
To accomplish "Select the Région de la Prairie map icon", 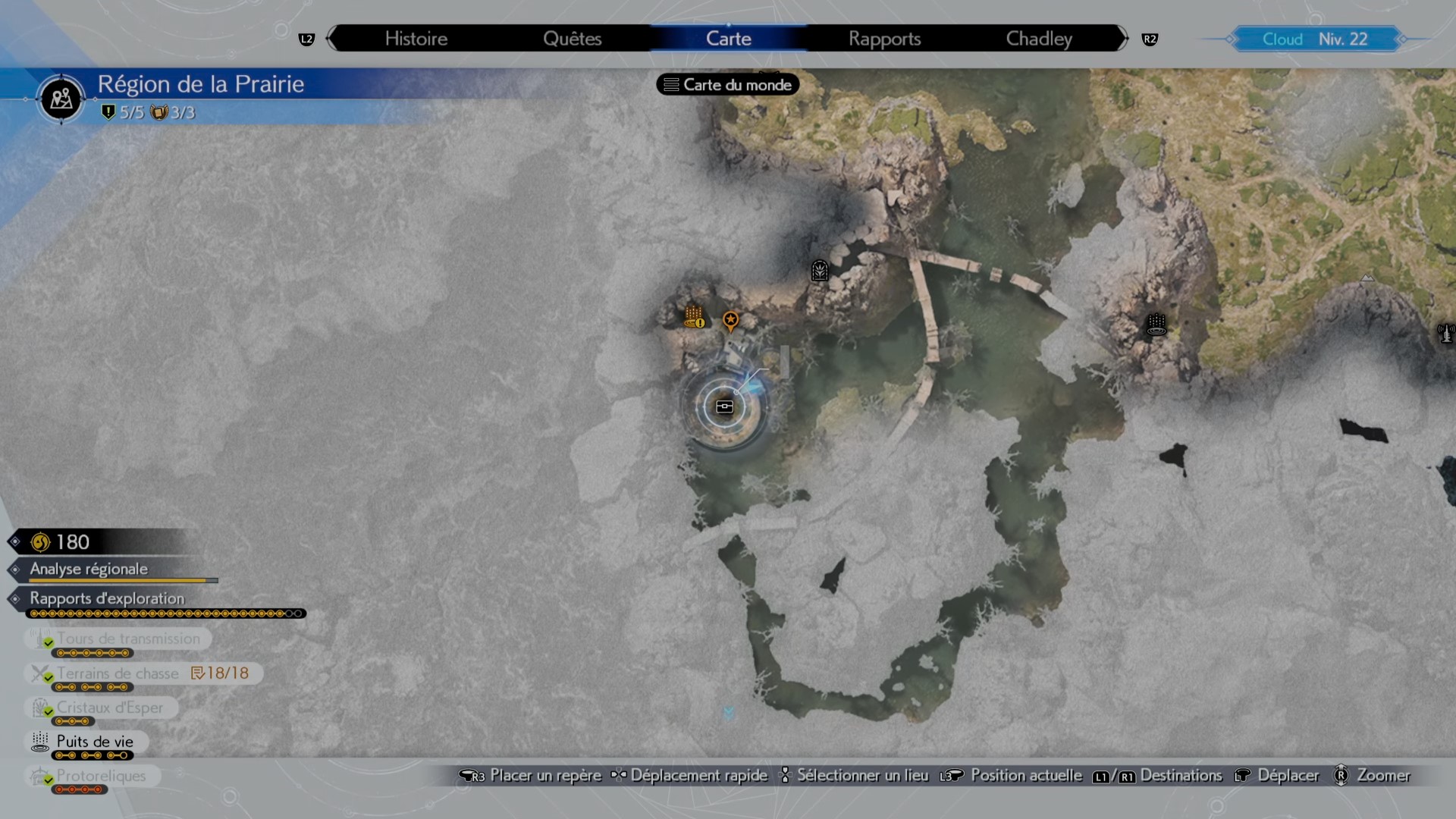I will [60, 99].
